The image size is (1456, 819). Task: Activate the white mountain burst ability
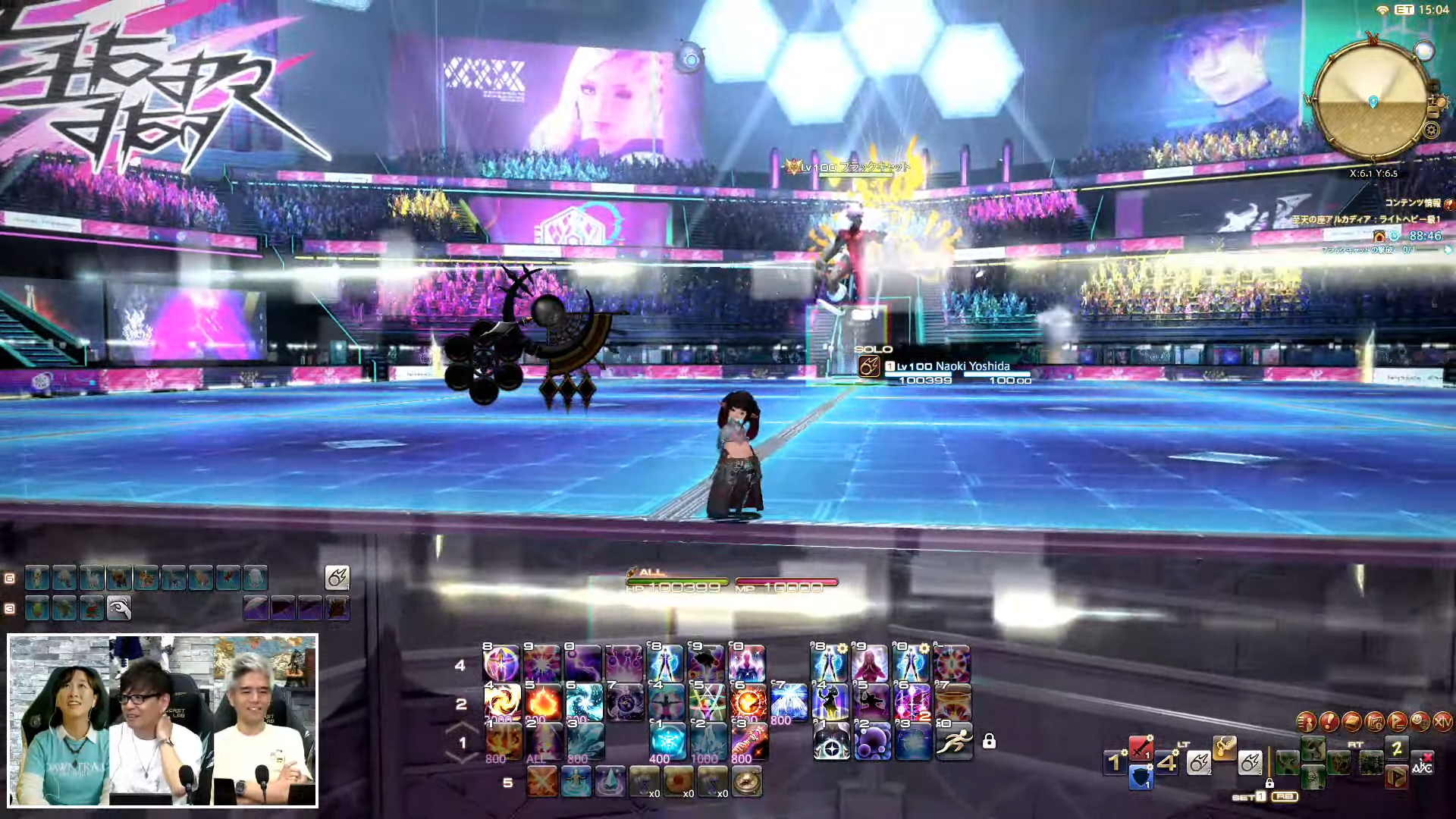(789, 702)
